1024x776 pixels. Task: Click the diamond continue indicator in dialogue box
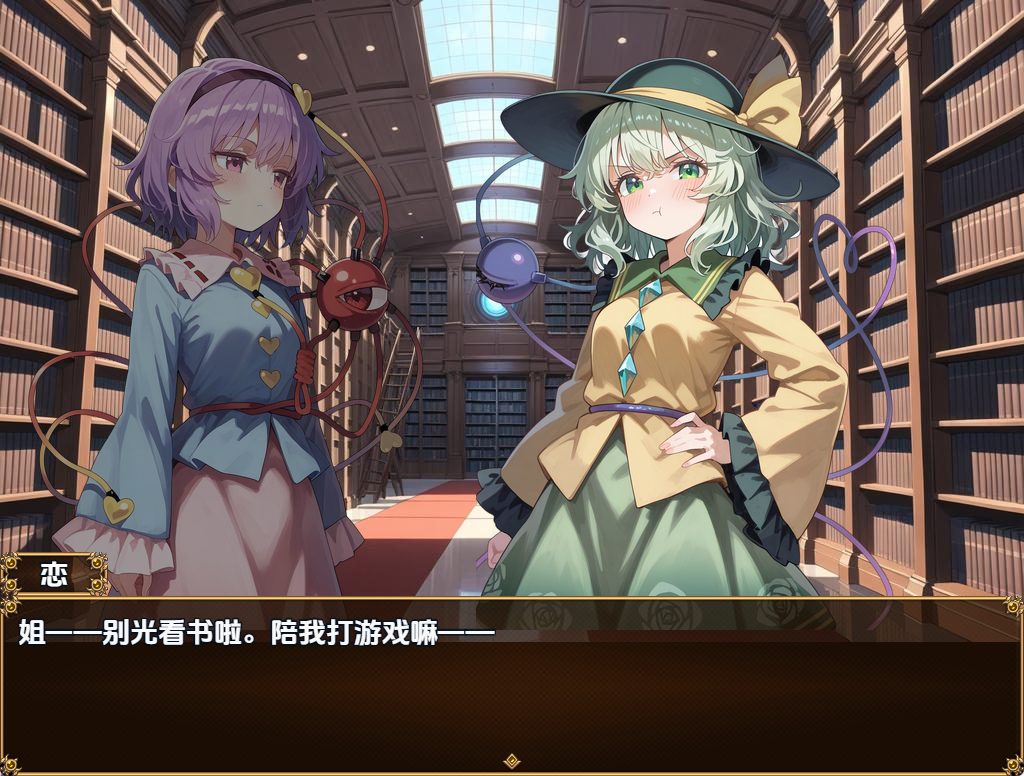coord(512,761)
